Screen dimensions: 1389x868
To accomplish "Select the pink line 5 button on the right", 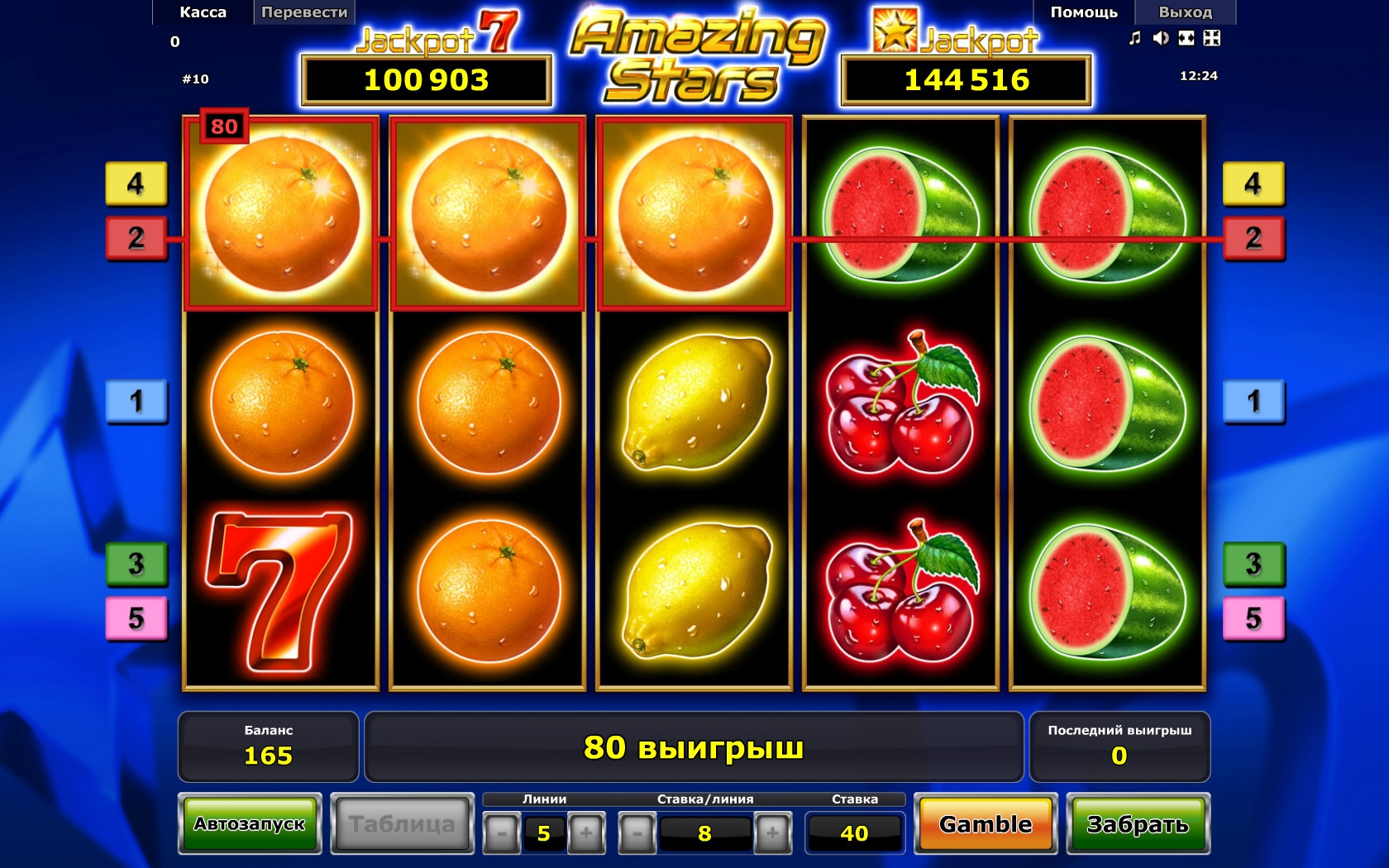I will pos(1253,618).
